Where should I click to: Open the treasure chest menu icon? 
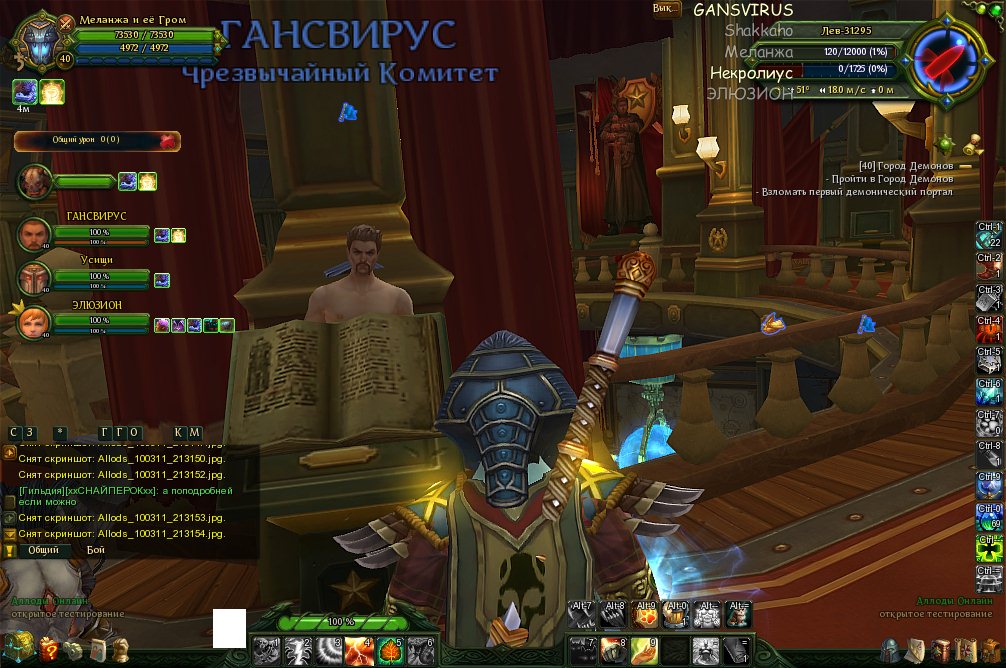pyautogui.click(x=17, y=645)
